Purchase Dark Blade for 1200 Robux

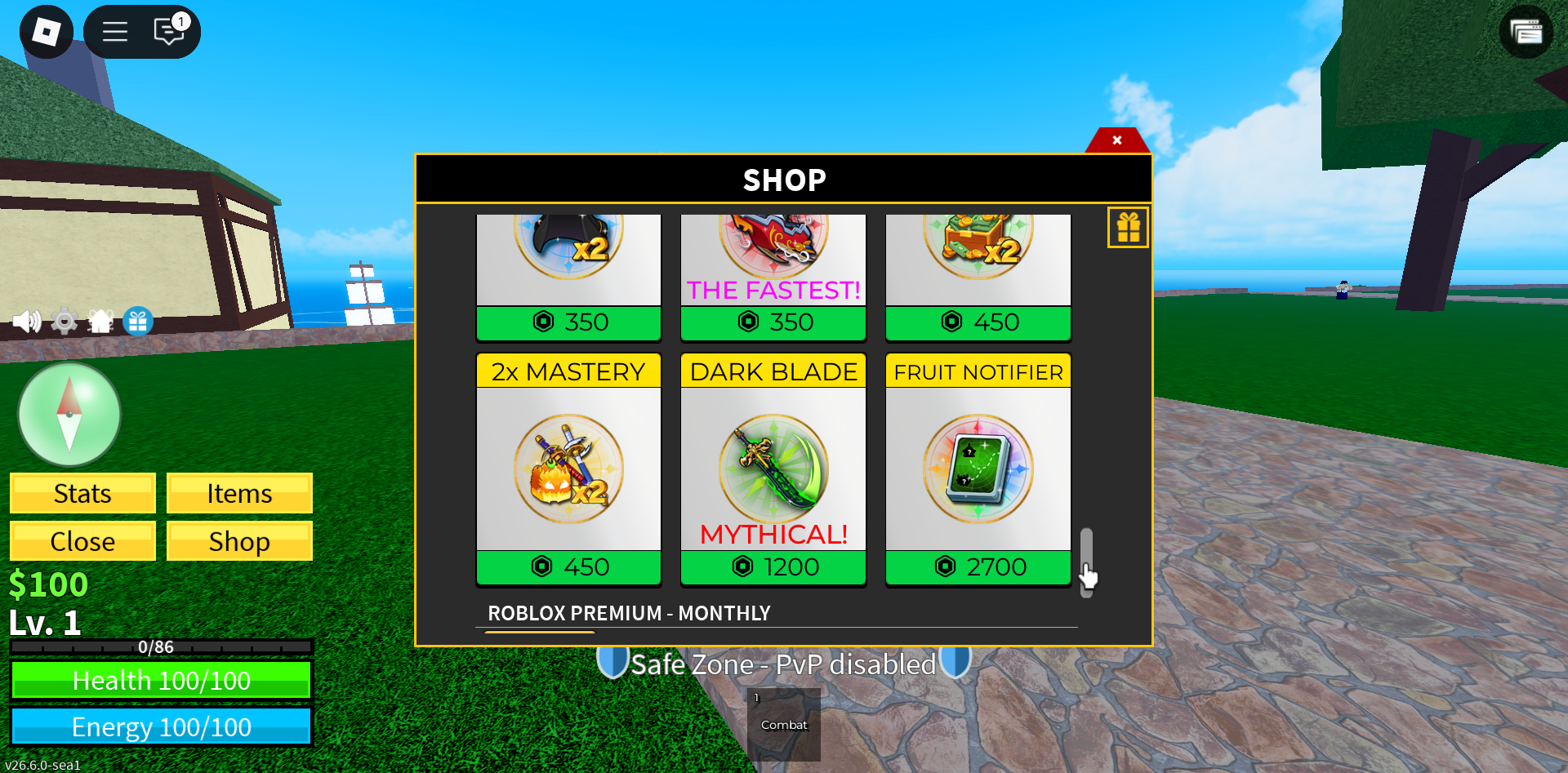[x=773, y=566]
